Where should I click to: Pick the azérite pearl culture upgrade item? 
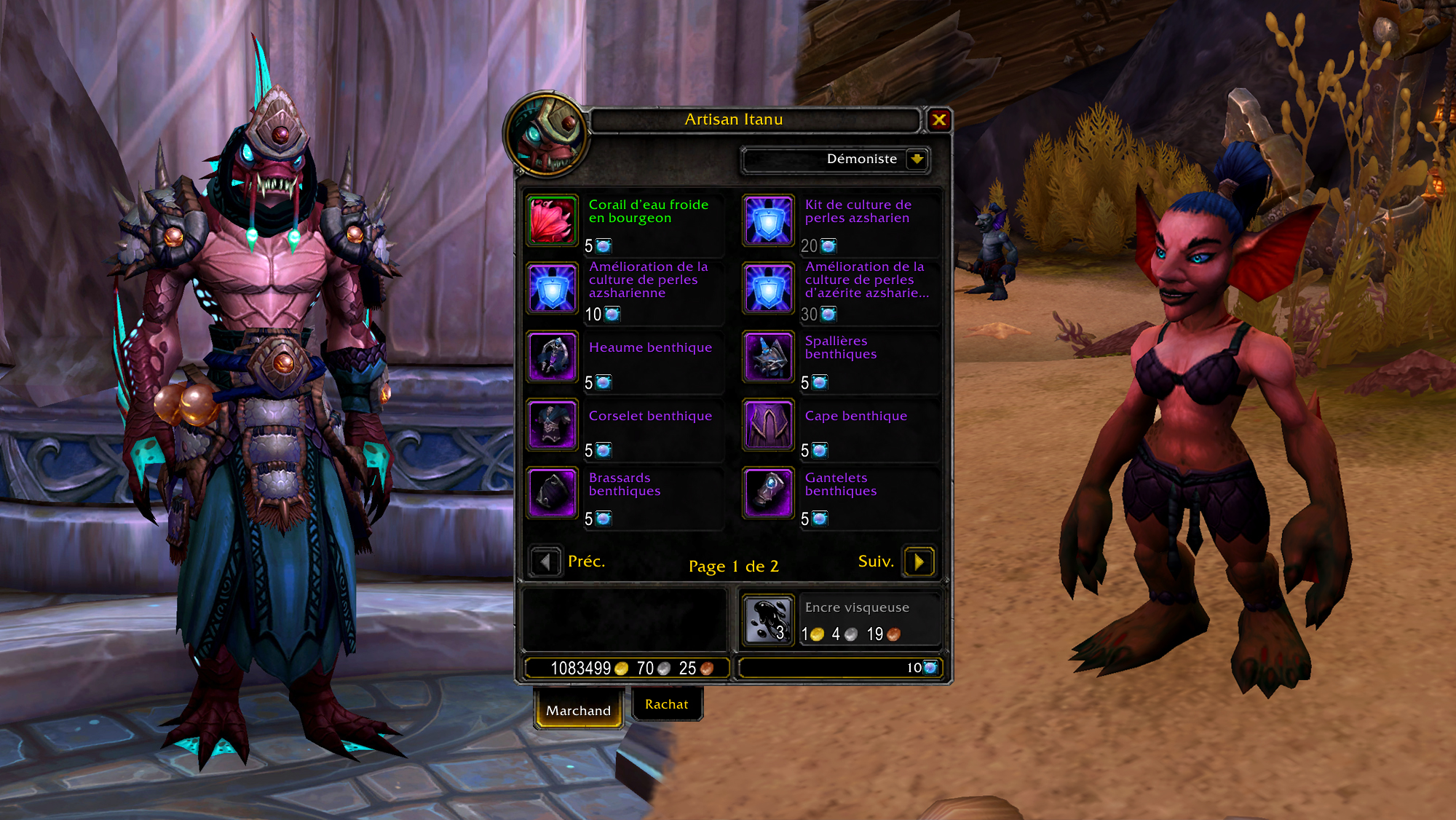(768, 288)
